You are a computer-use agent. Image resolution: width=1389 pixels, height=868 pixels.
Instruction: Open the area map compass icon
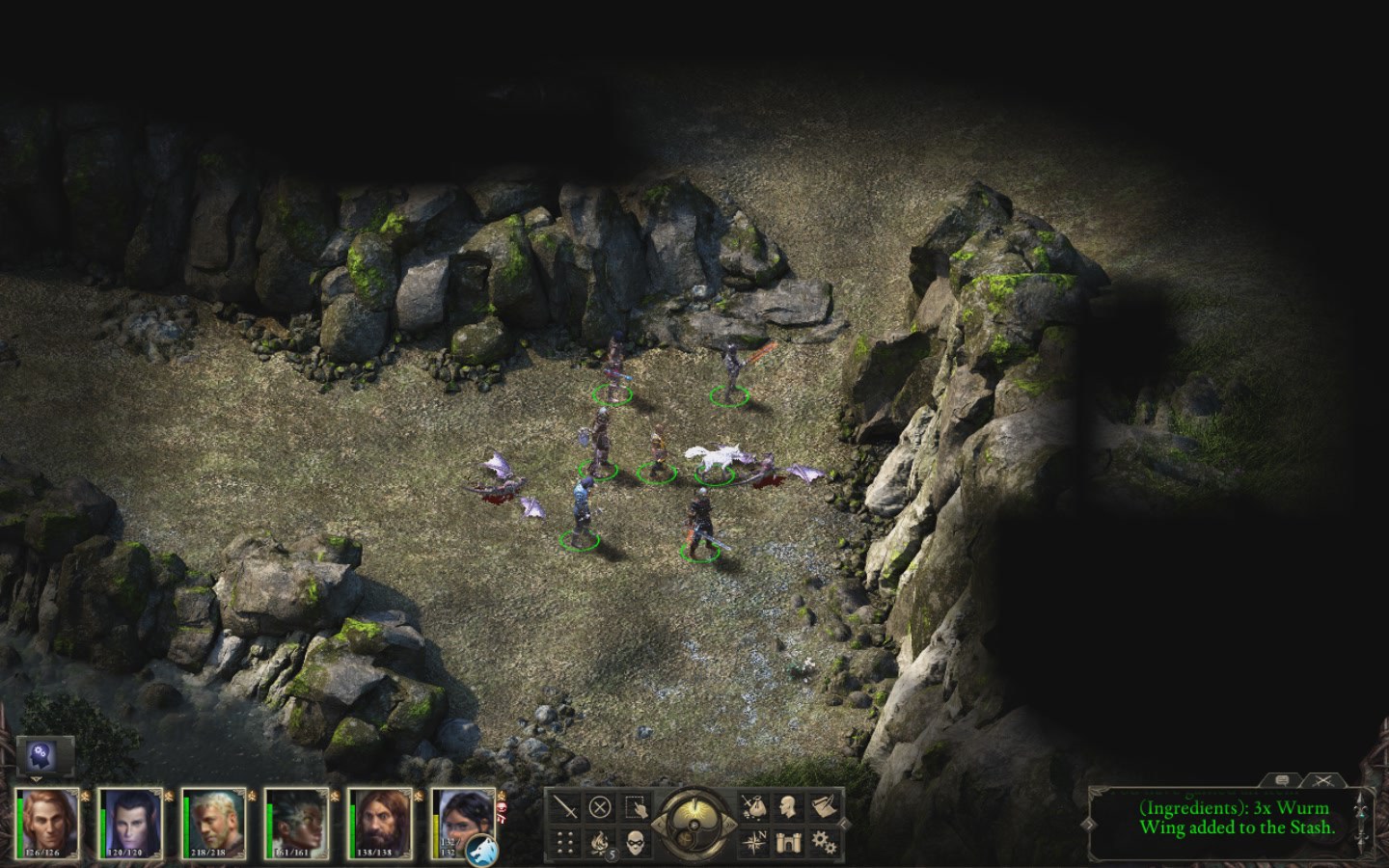pyautogui.click(x=753, y=842)
